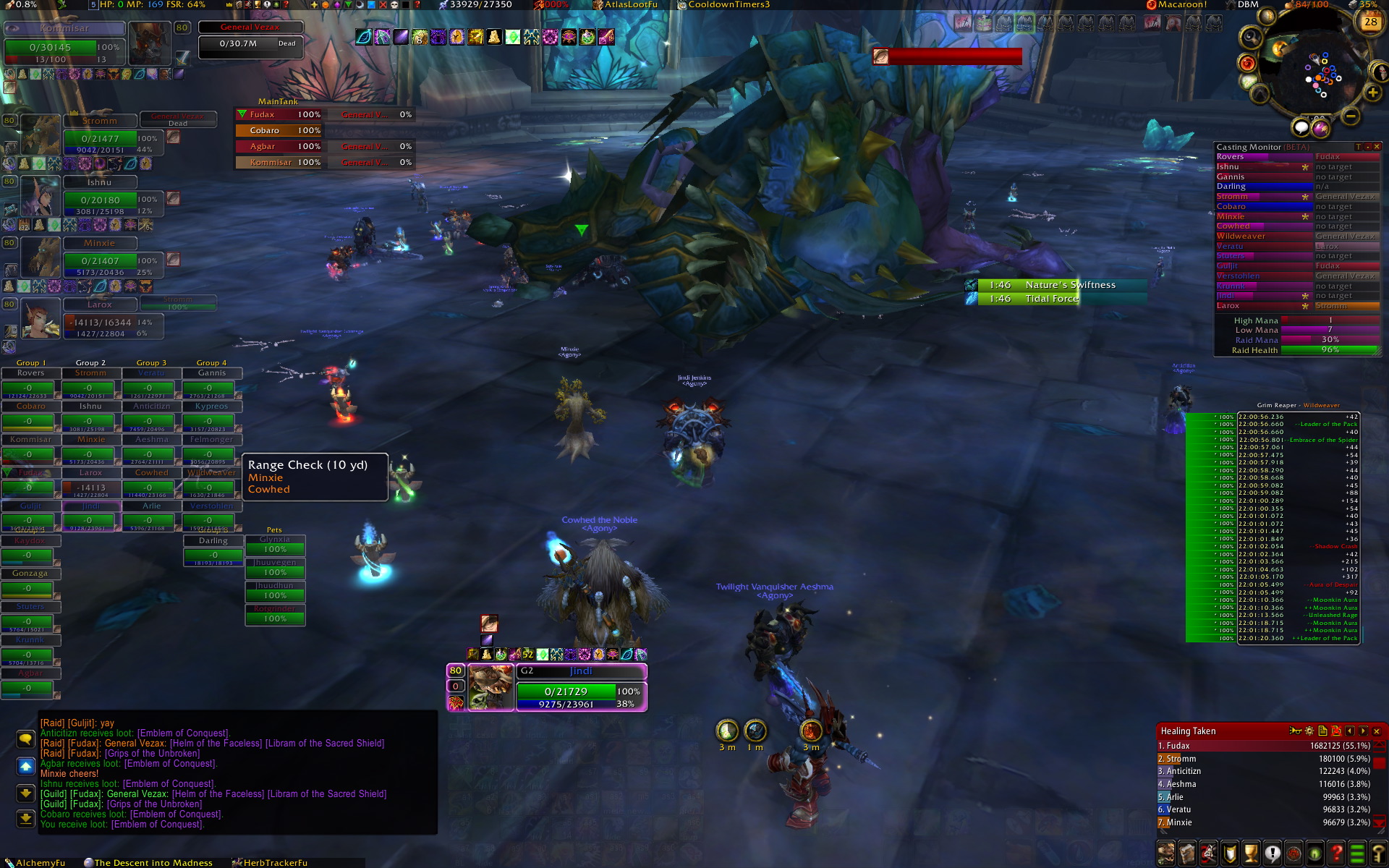Click HerbTrackerFu in the bottom bar

pos(273,863)
